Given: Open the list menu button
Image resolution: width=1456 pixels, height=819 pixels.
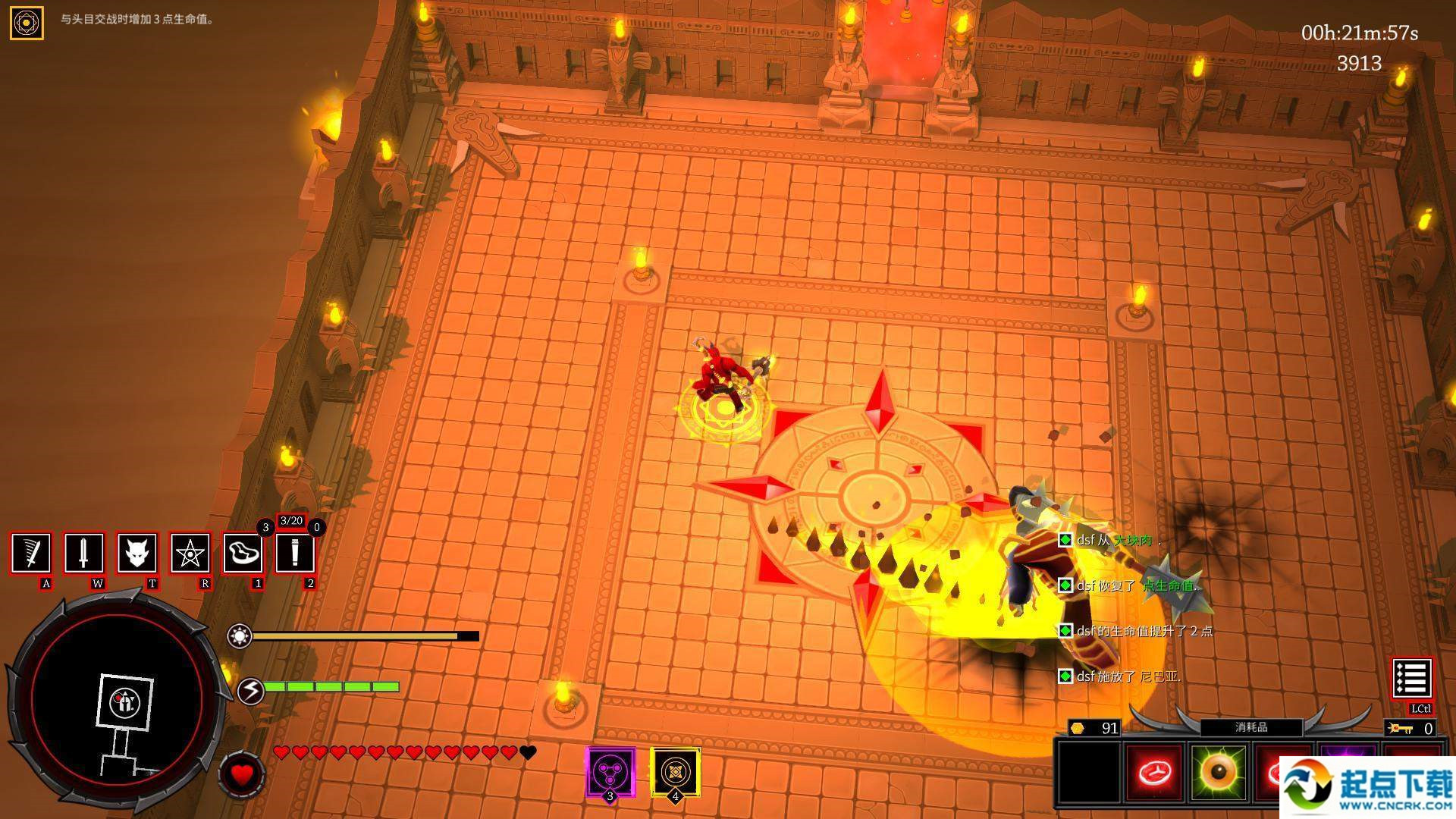Looking at the screenshot, I should pos(1411,678).
